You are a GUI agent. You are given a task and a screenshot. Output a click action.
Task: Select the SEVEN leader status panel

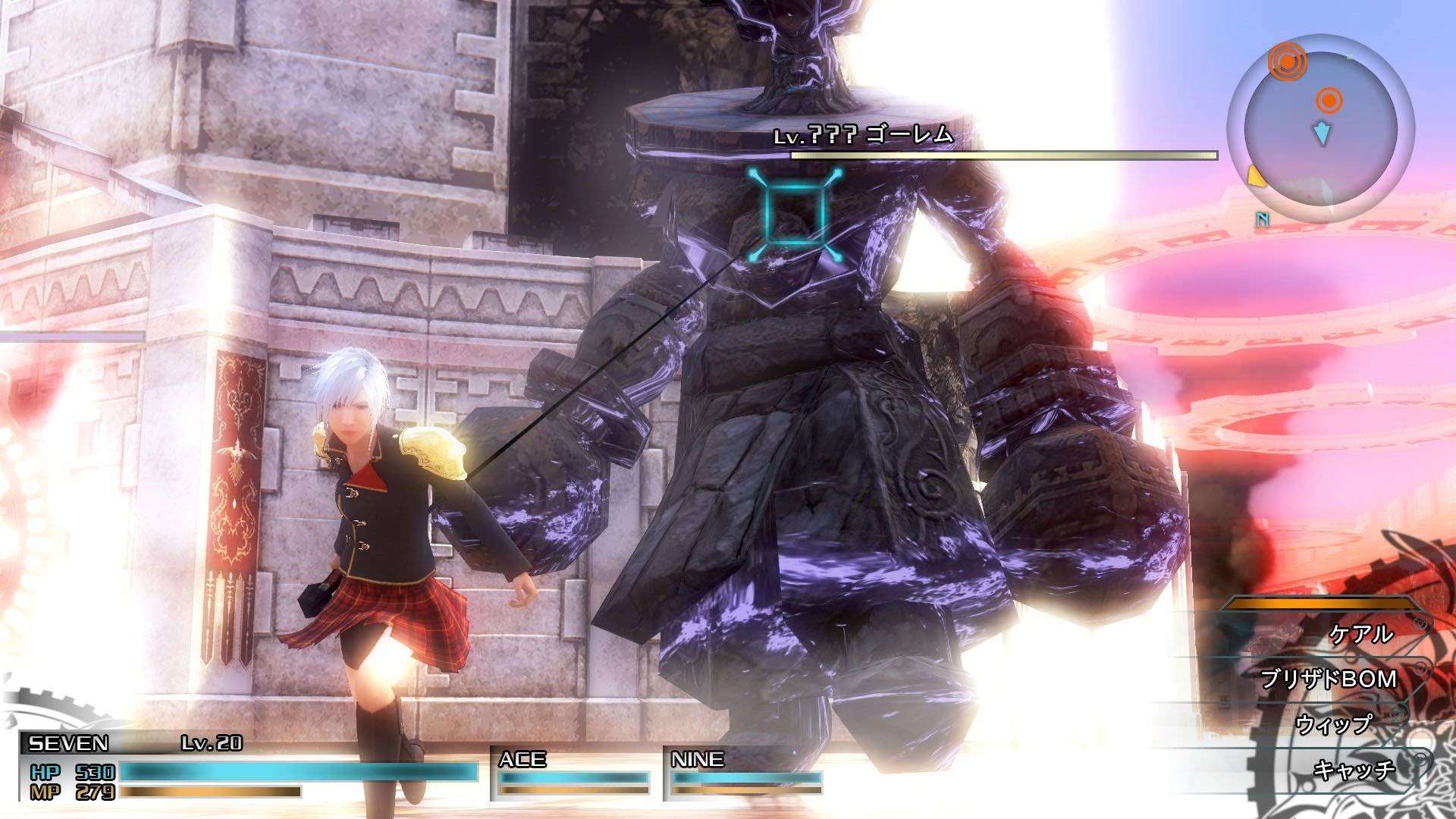tap(250, 767)
